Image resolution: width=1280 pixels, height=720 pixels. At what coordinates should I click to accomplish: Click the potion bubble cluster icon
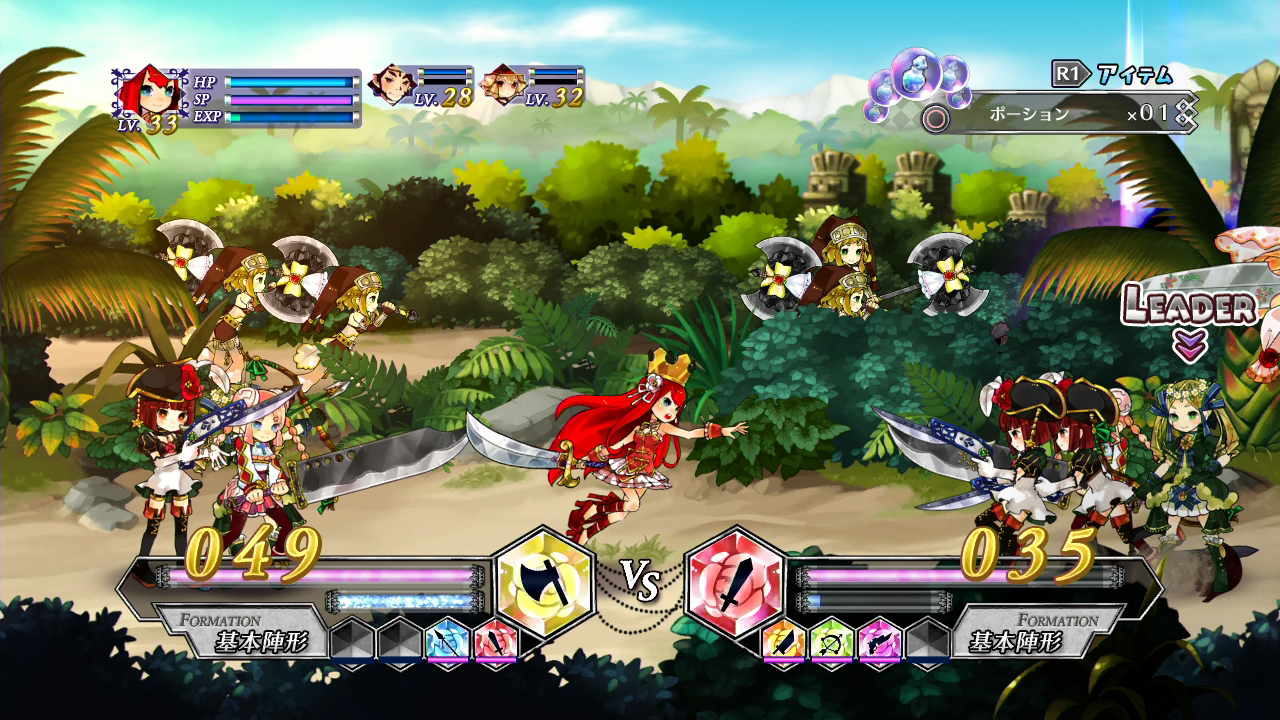[915, 75]
